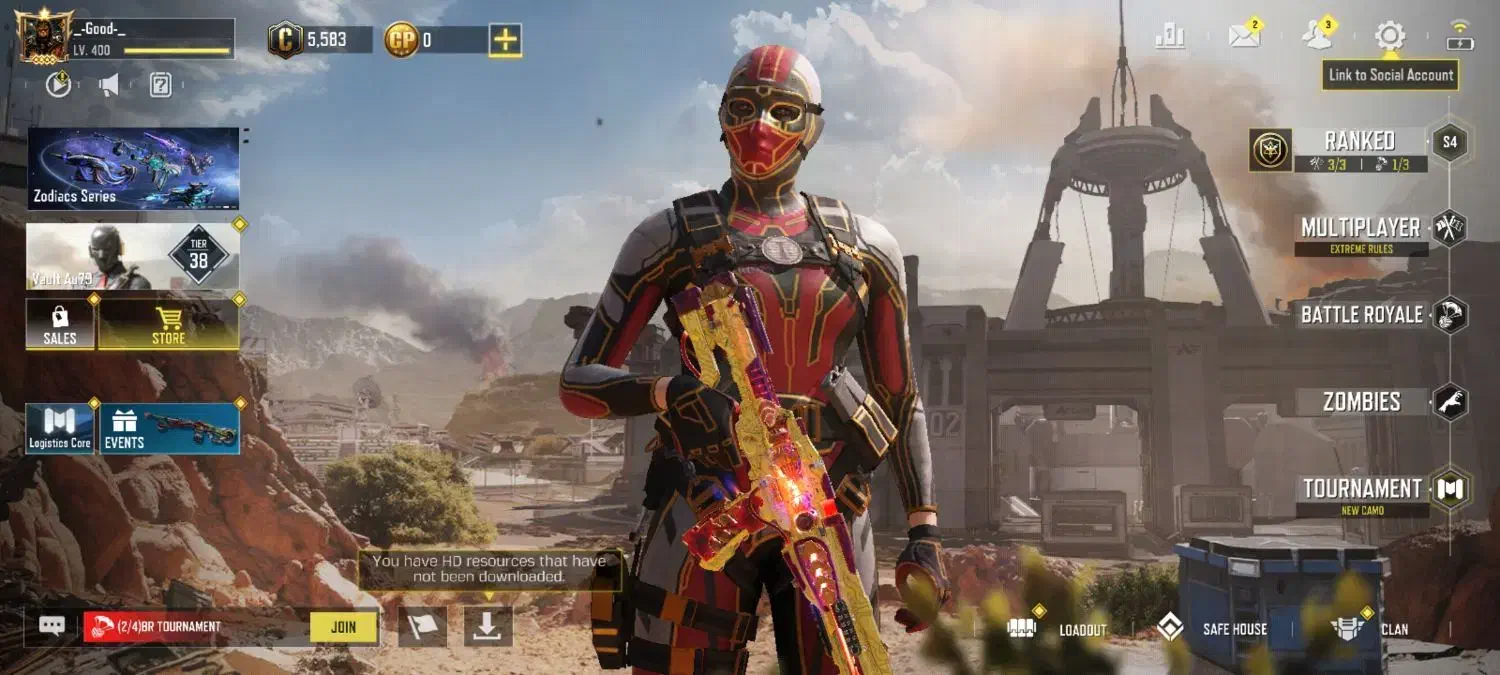The height and width of the screenshot is (675, 1500).
Task: Open the settings gear icon
Action: point(1389,37)
